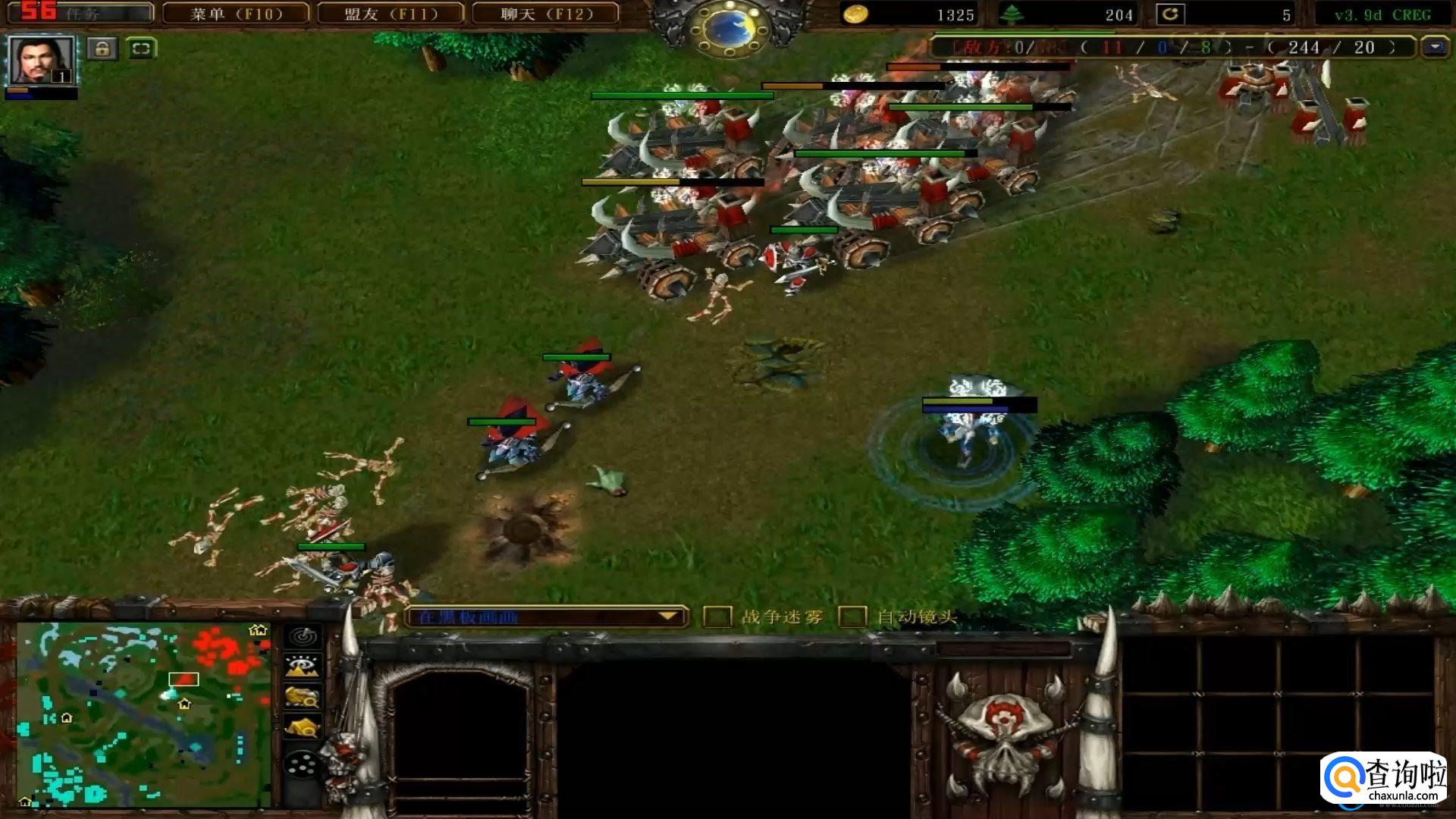Image resolution: width=1456 pixels, height=819 pixels.
Task: Toggle minimap creep camp display button
Action: point(303,727)
